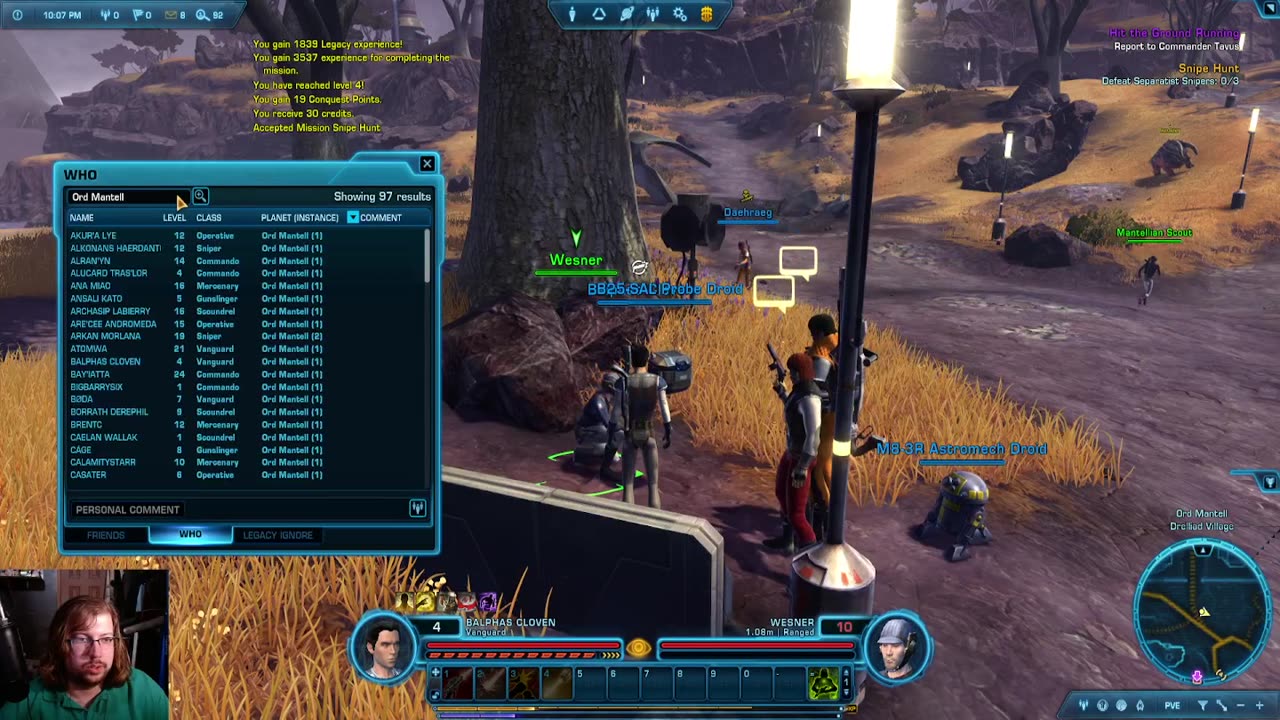Switch to the Legacy Ignore tab
This screenshot has height=720, width=1280.
point(278,535)
